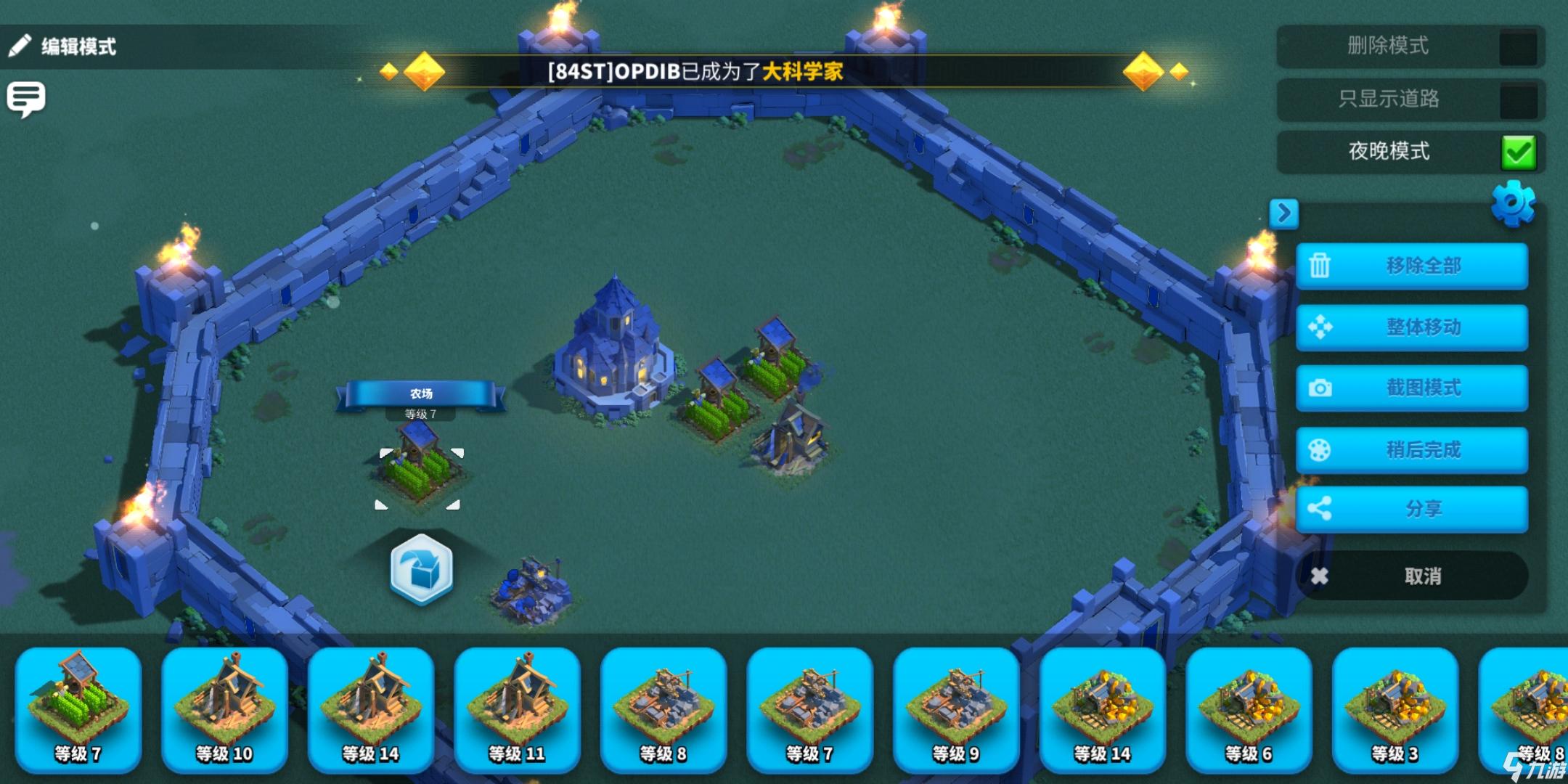Share the layout with 分享
Viewport: 1568px width, 784px height.
pyautogui.click(x=1412, y=509)
